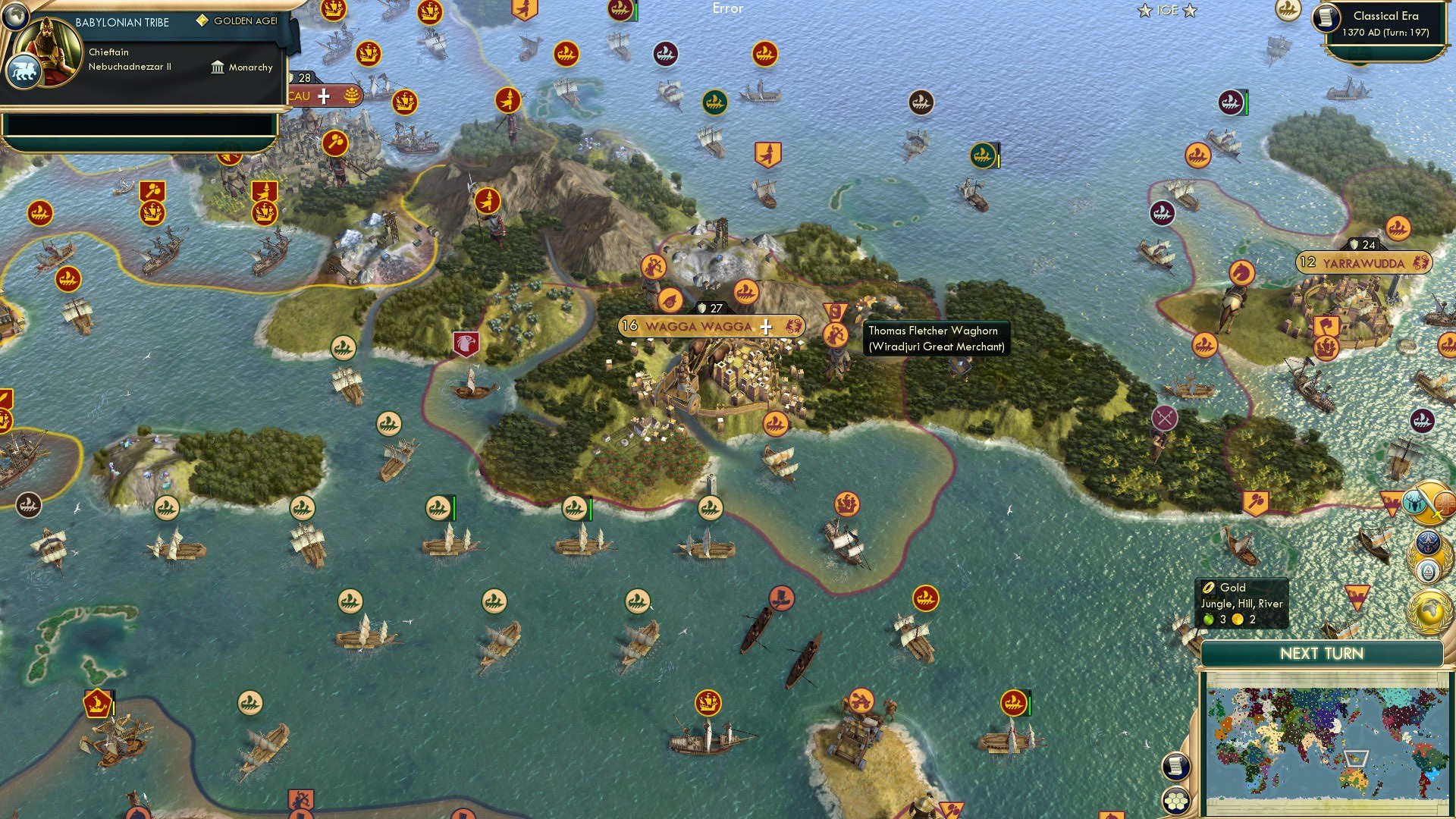1456x819 pixels.
Task: Click the Babylonian lion civilization emblem
Action: click(x=25, y=69)
